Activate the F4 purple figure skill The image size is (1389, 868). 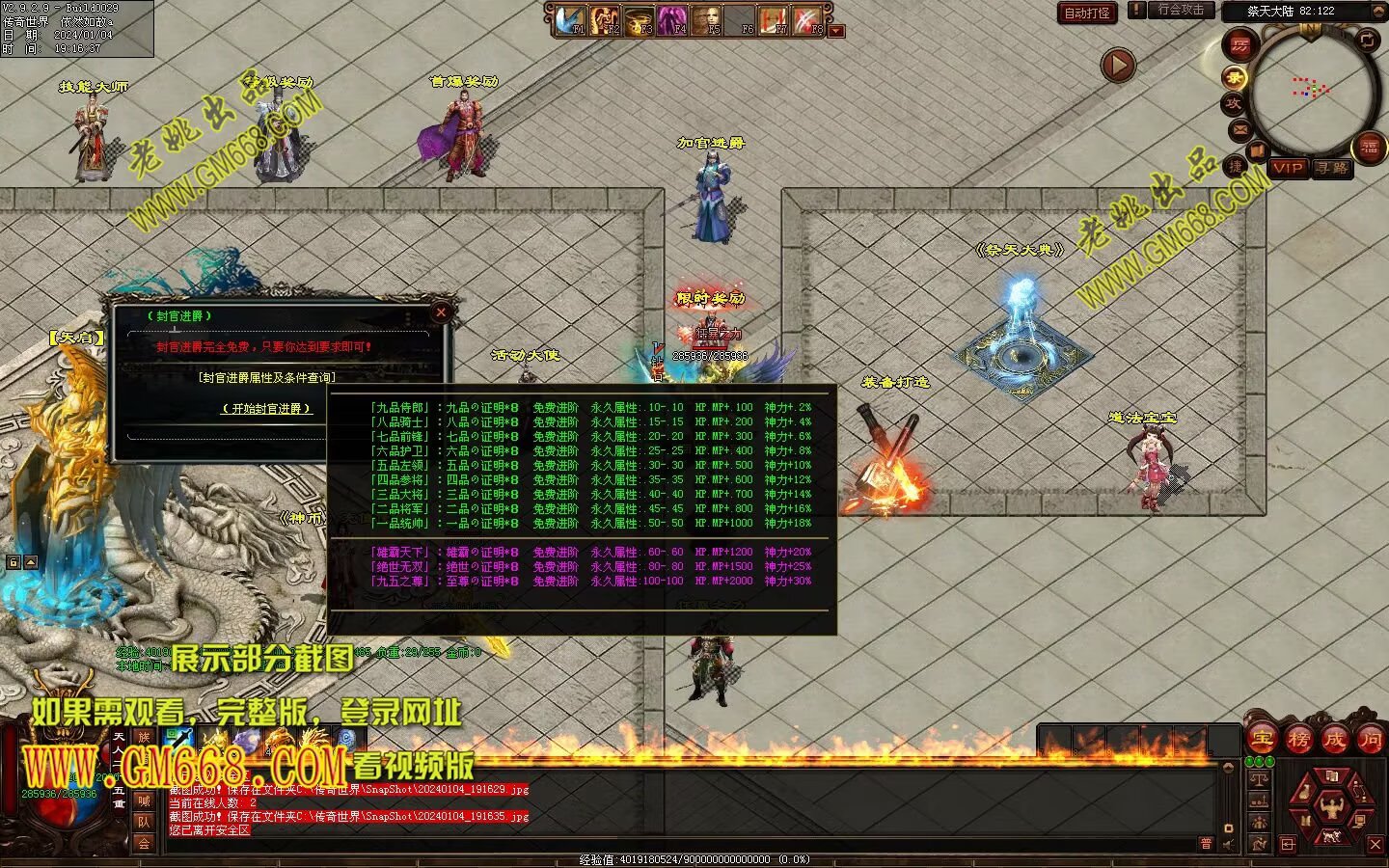(671, 19)
